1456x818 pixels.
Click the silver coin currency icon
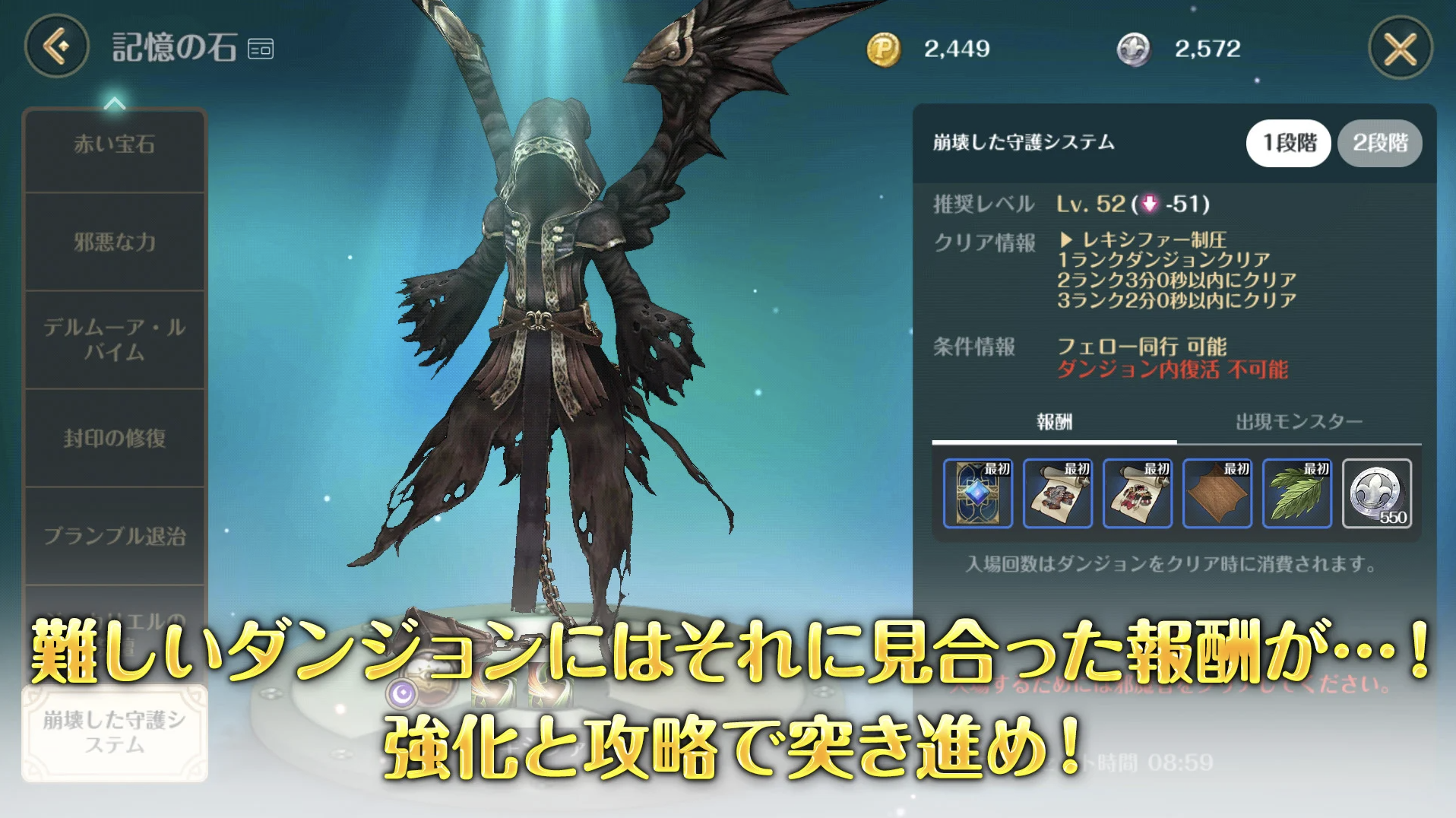pos(1135,49)
